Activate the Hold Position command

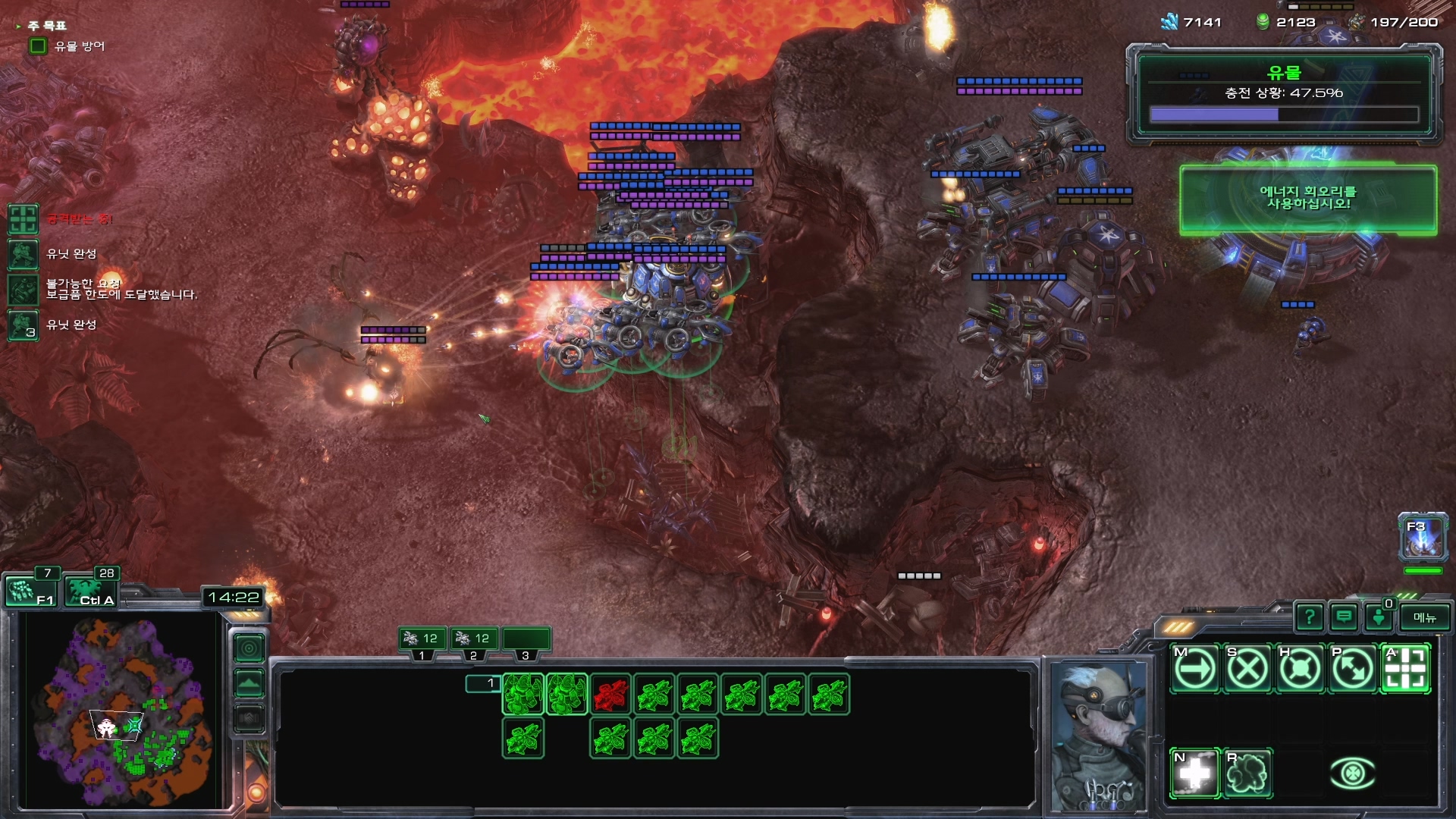(x=1300, y=669)
